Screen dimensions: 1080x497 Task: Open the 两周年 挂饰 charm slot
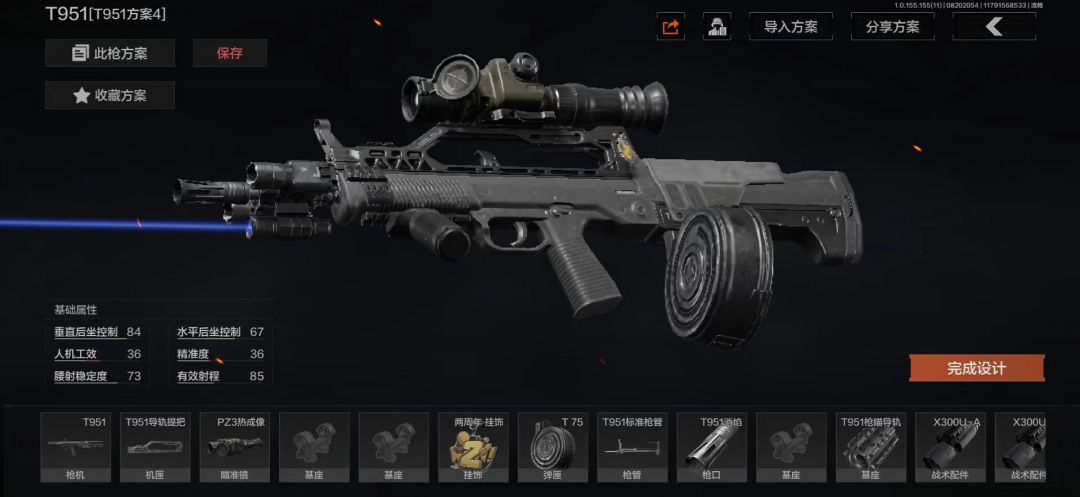472,448
